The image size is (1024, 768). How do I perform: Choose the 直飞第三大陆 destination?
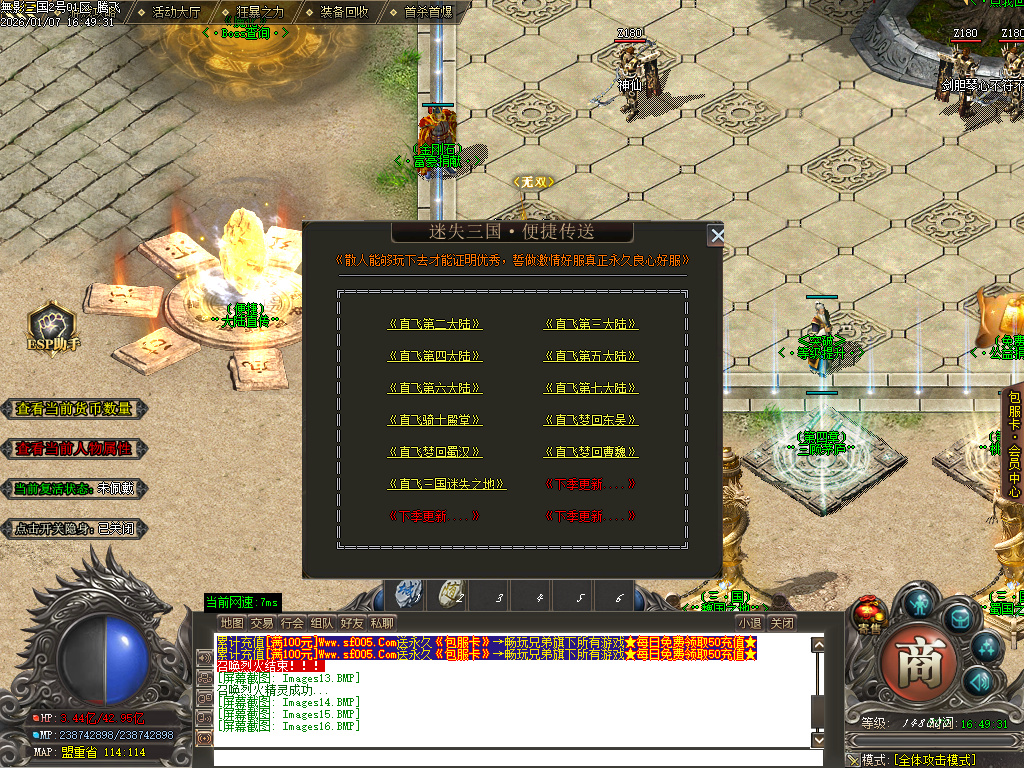[591, 324]
